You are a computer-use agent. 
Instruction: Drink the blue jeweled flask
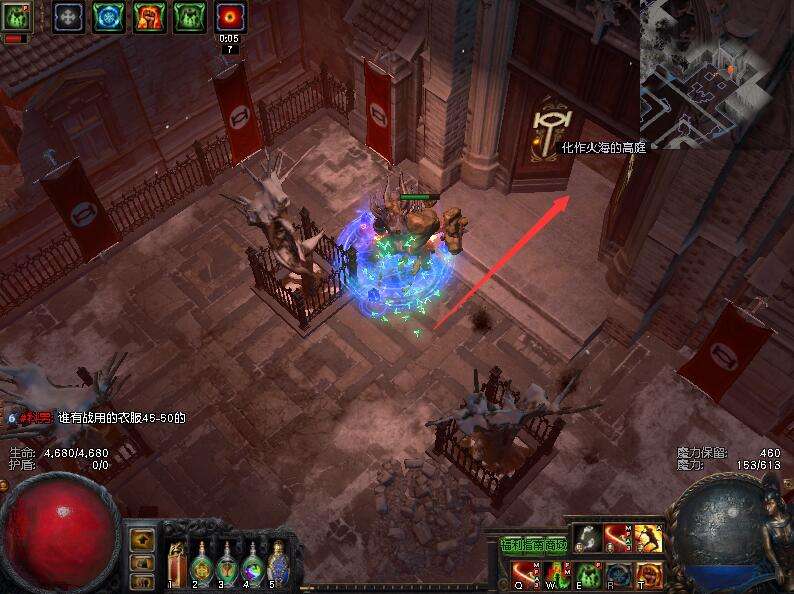[x=278, y=563]
